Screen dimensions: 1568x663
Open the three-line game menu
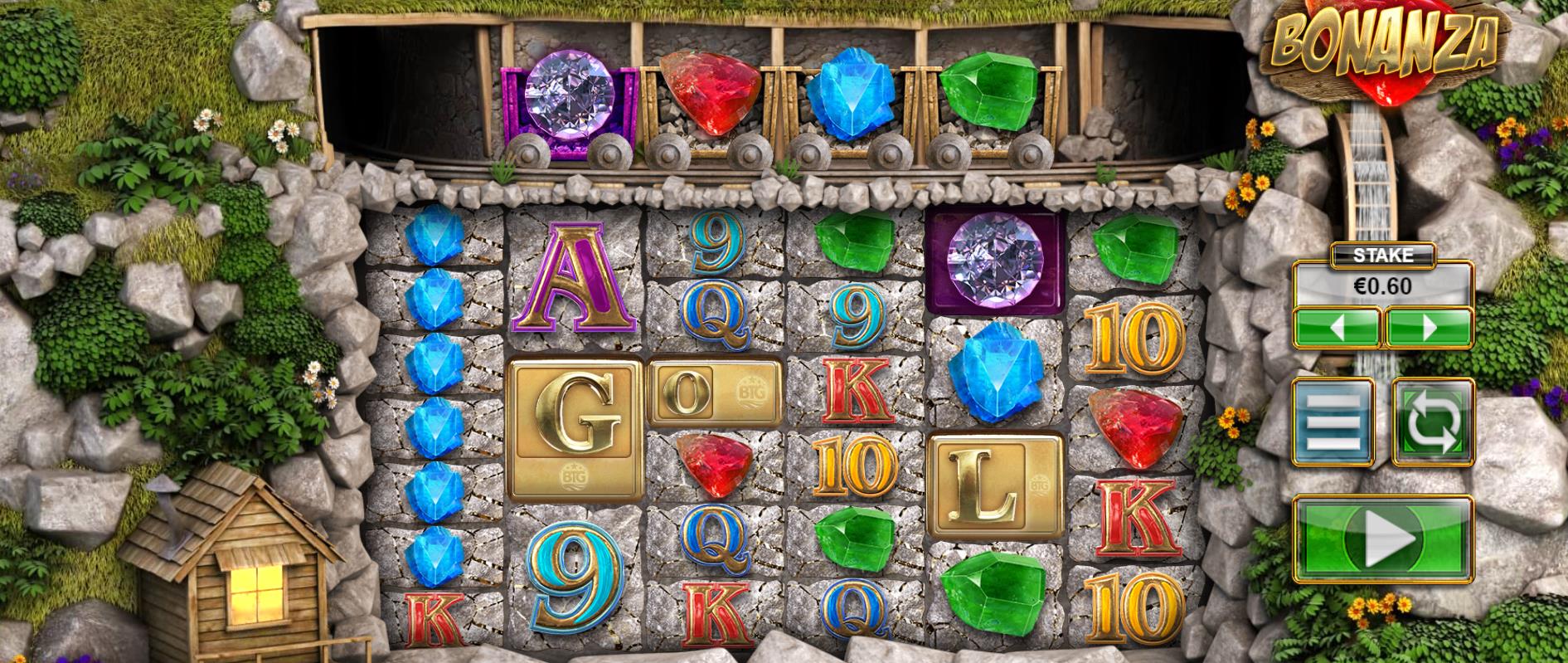[x=1333, y=422]
